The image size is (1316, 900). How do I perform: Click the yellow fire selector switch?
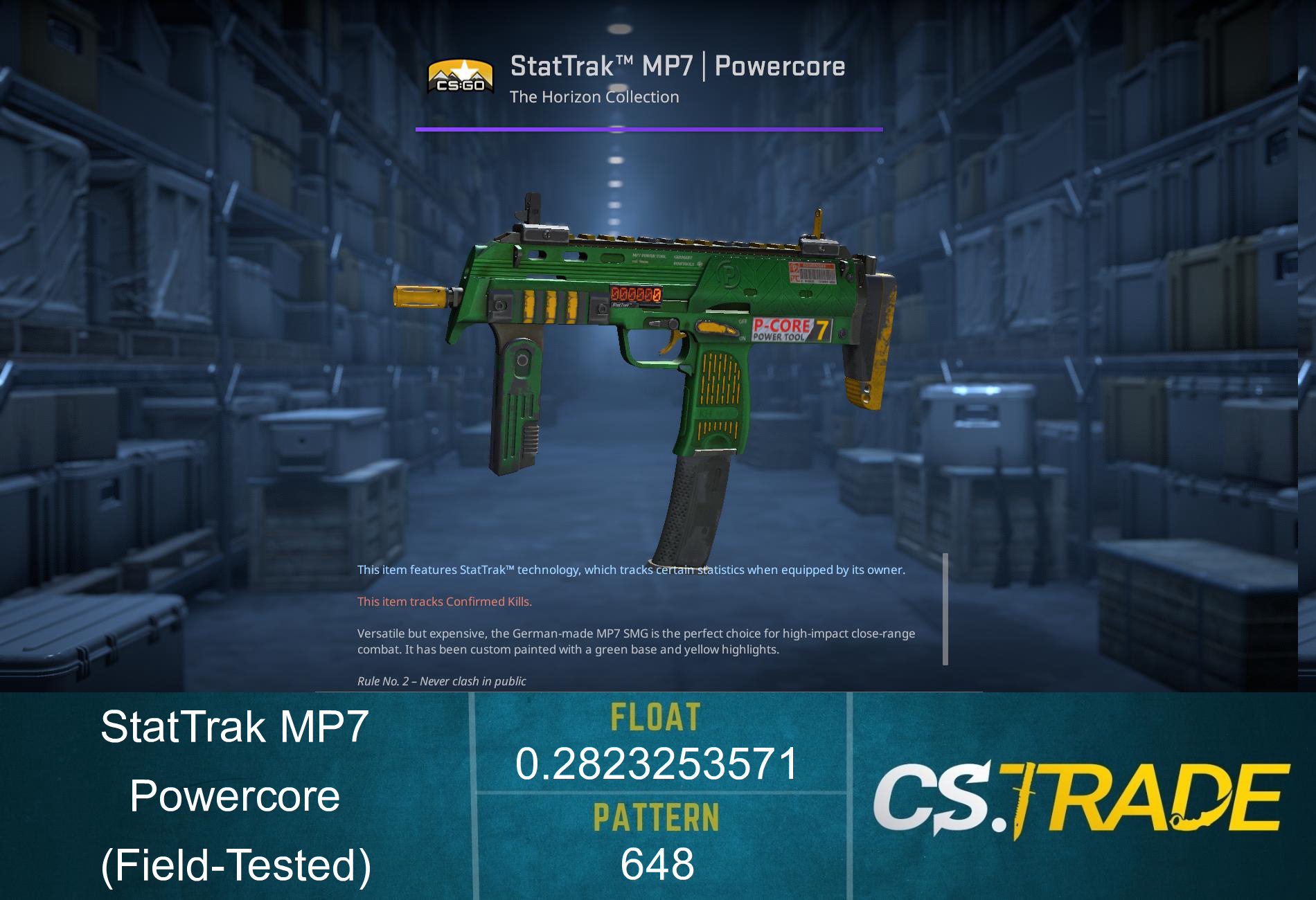pyautogui.click(x=713, y=325)
